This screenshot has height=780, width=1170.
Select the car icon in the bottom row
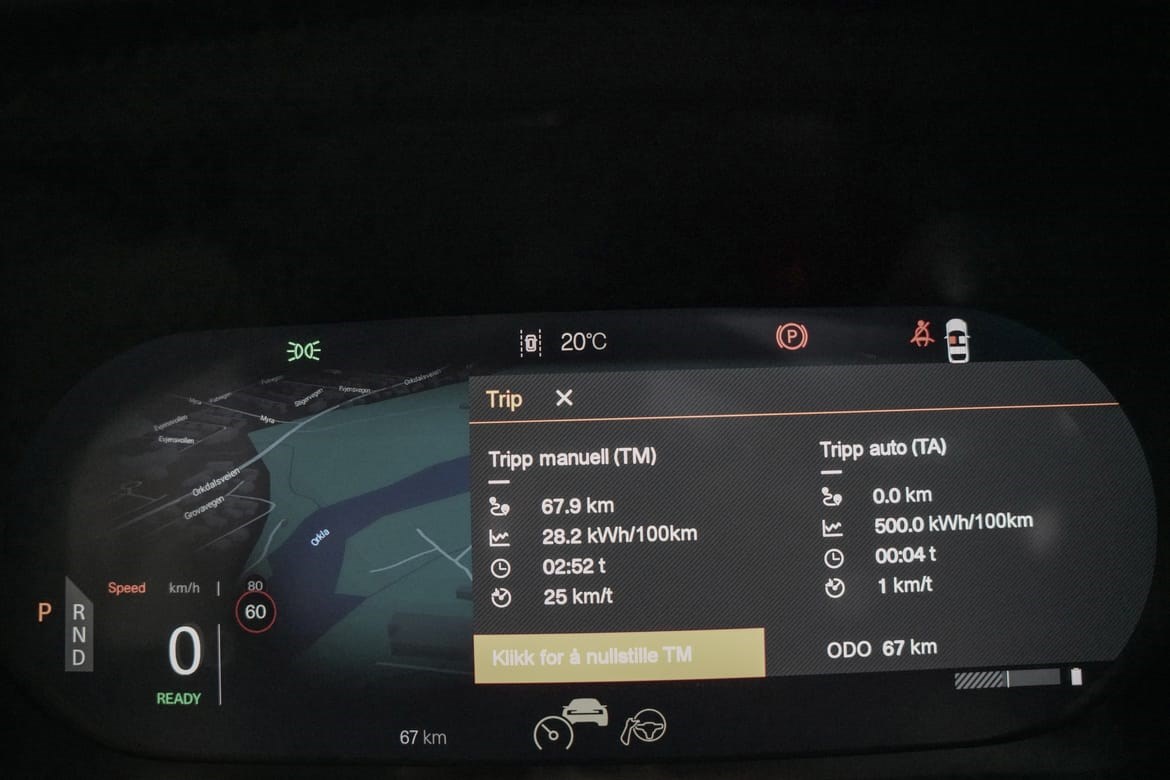point(586,713)
